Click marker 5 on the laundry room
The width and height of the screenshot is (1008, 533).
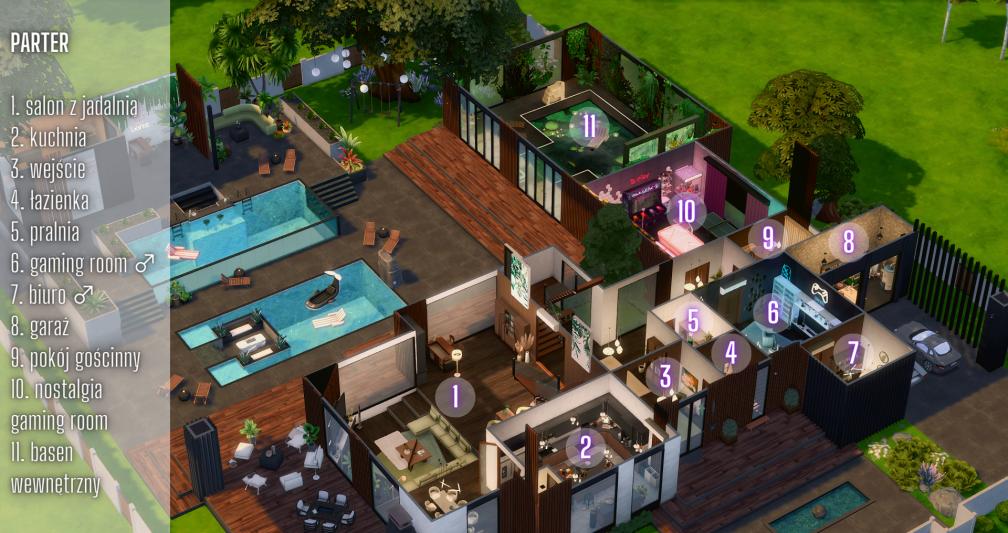coord(693,321)
